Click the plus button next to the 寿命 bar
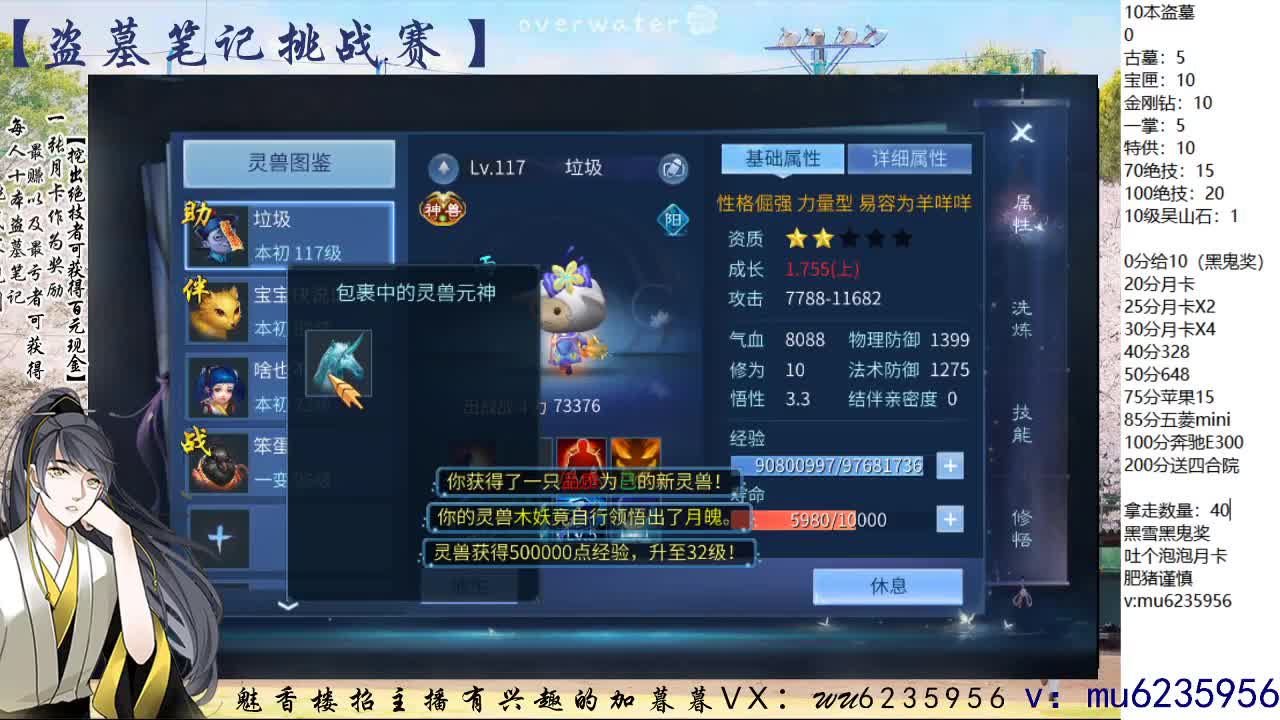The image size is (1280, 720). click(x=949, y=519)
